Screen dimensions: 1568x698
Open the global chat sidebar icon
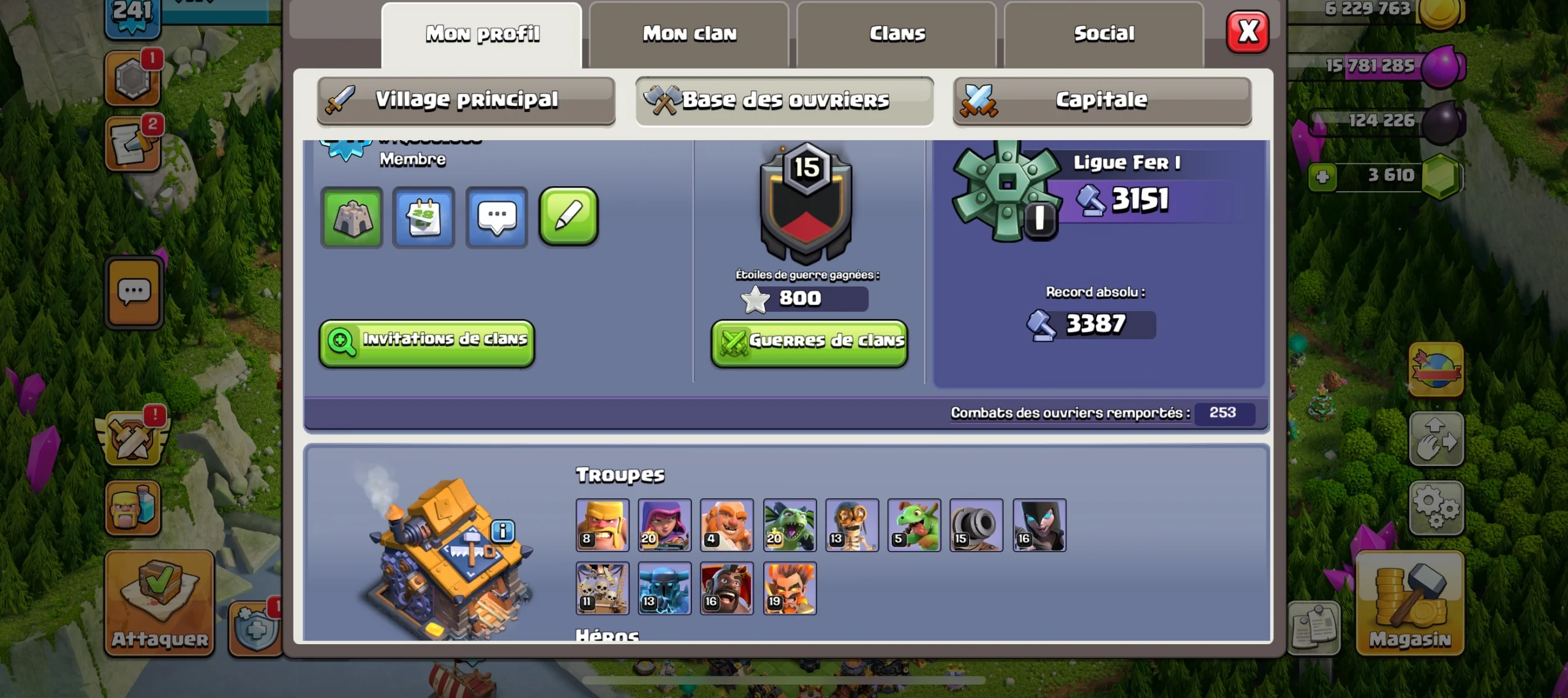click(134, 293)
